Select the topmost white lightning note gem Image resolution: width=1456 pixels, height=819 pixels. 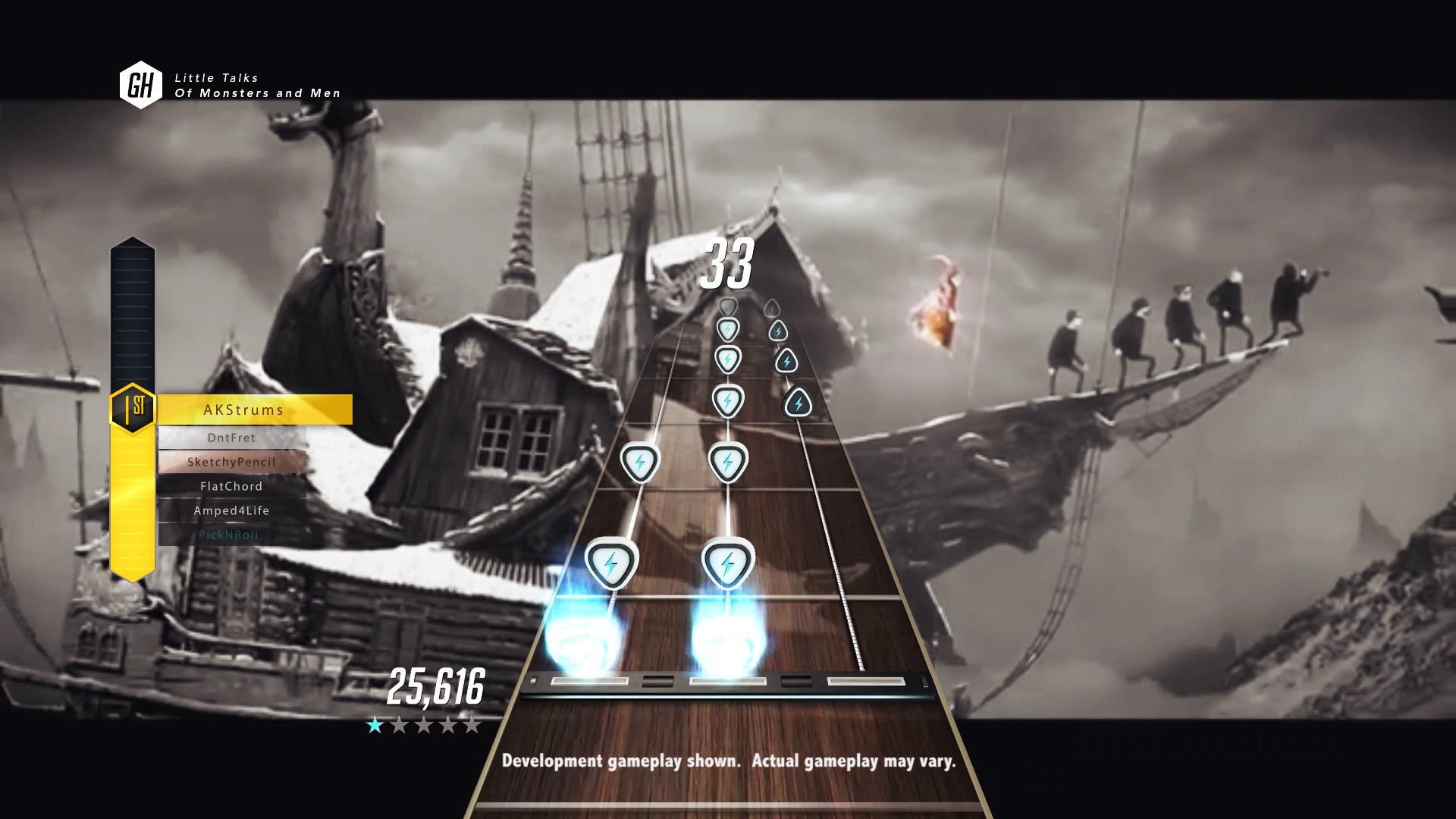pos(726,330)
